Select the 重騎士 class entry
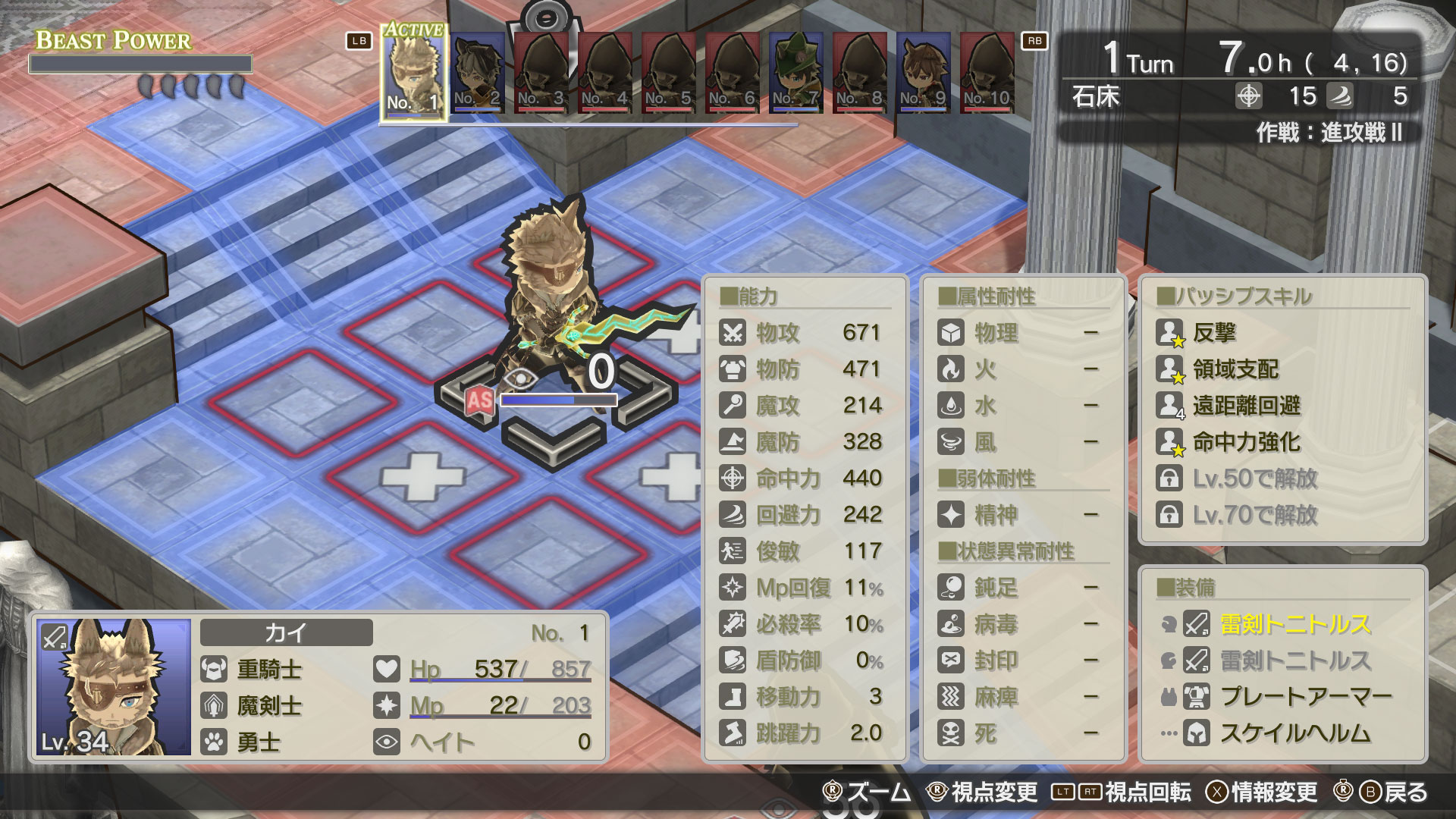 coord(269,669)
